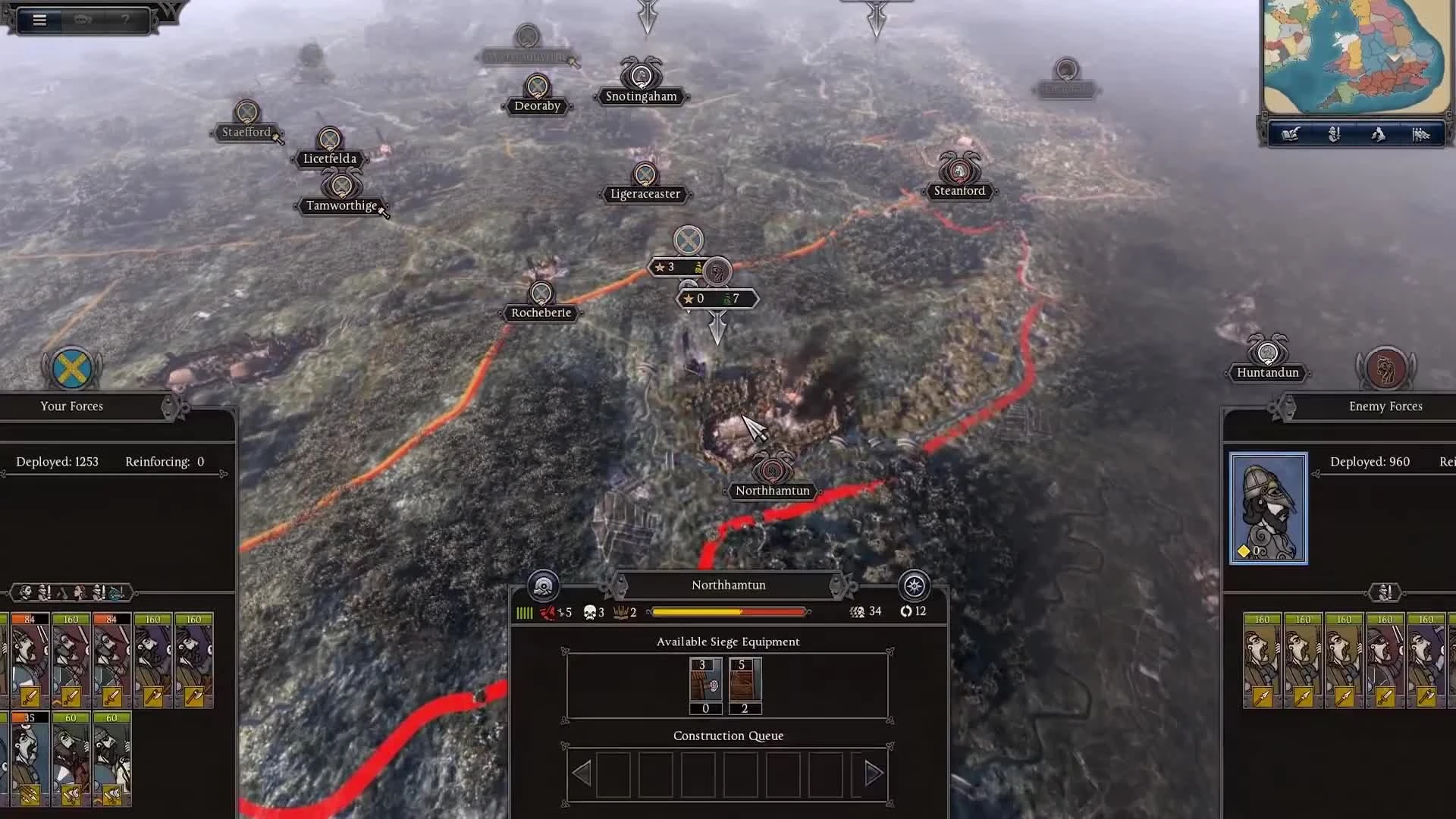Open the character details icon below minimap

click(1333, 134)
